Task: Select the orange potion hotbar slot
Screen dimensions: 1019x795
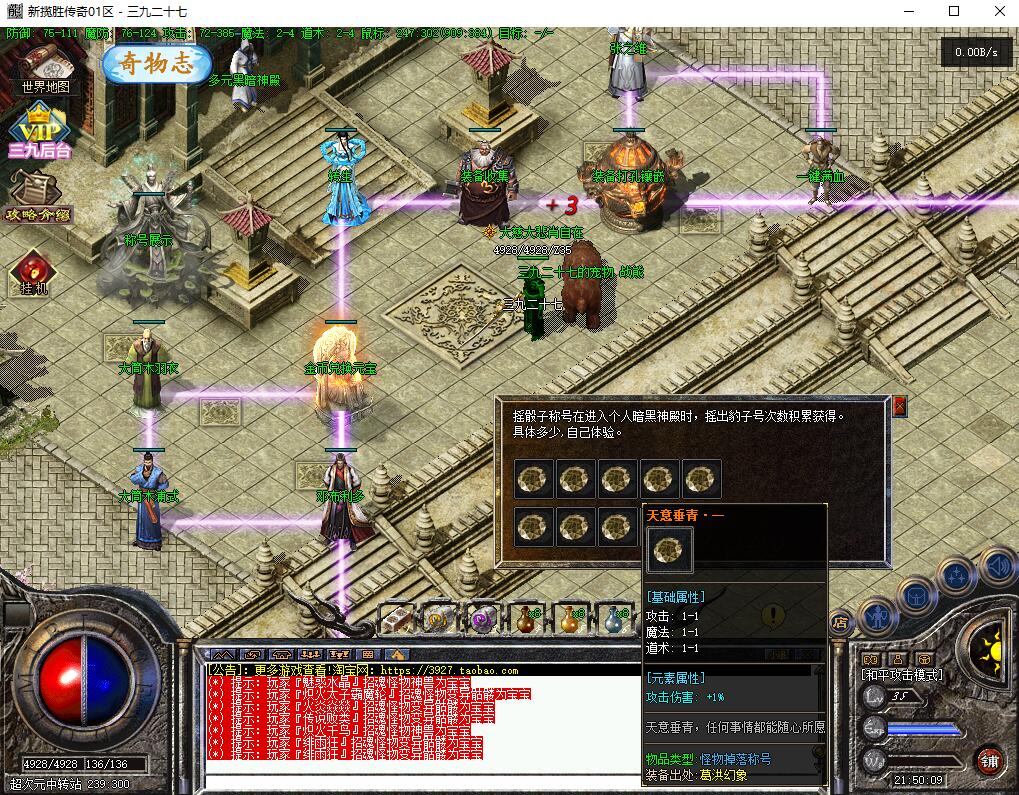Action: [x=572, y=620]
